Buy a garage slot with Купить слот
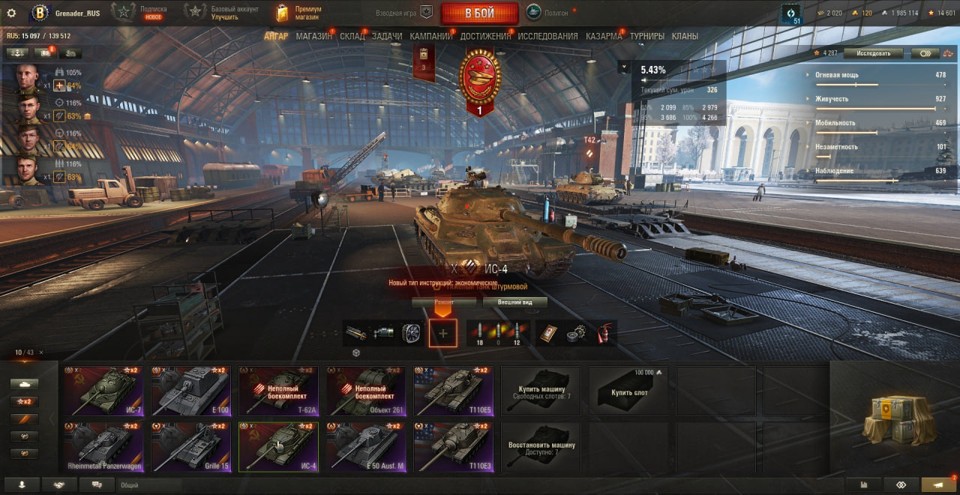The height and width of the screenshot is (495, 960). tap(628, 390)
